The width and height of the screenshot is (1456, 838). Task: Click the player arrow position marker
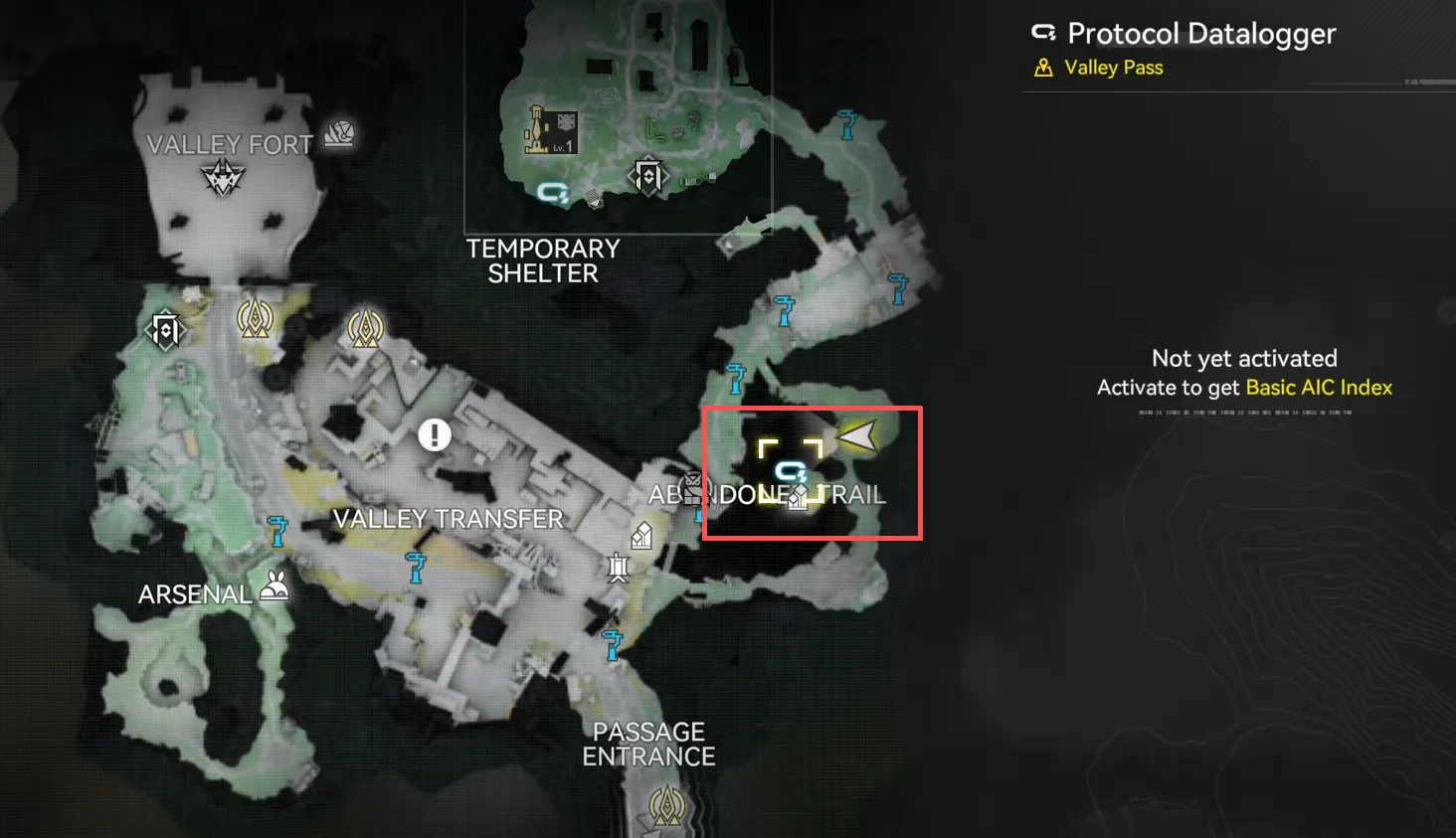(x=857, y=434)
